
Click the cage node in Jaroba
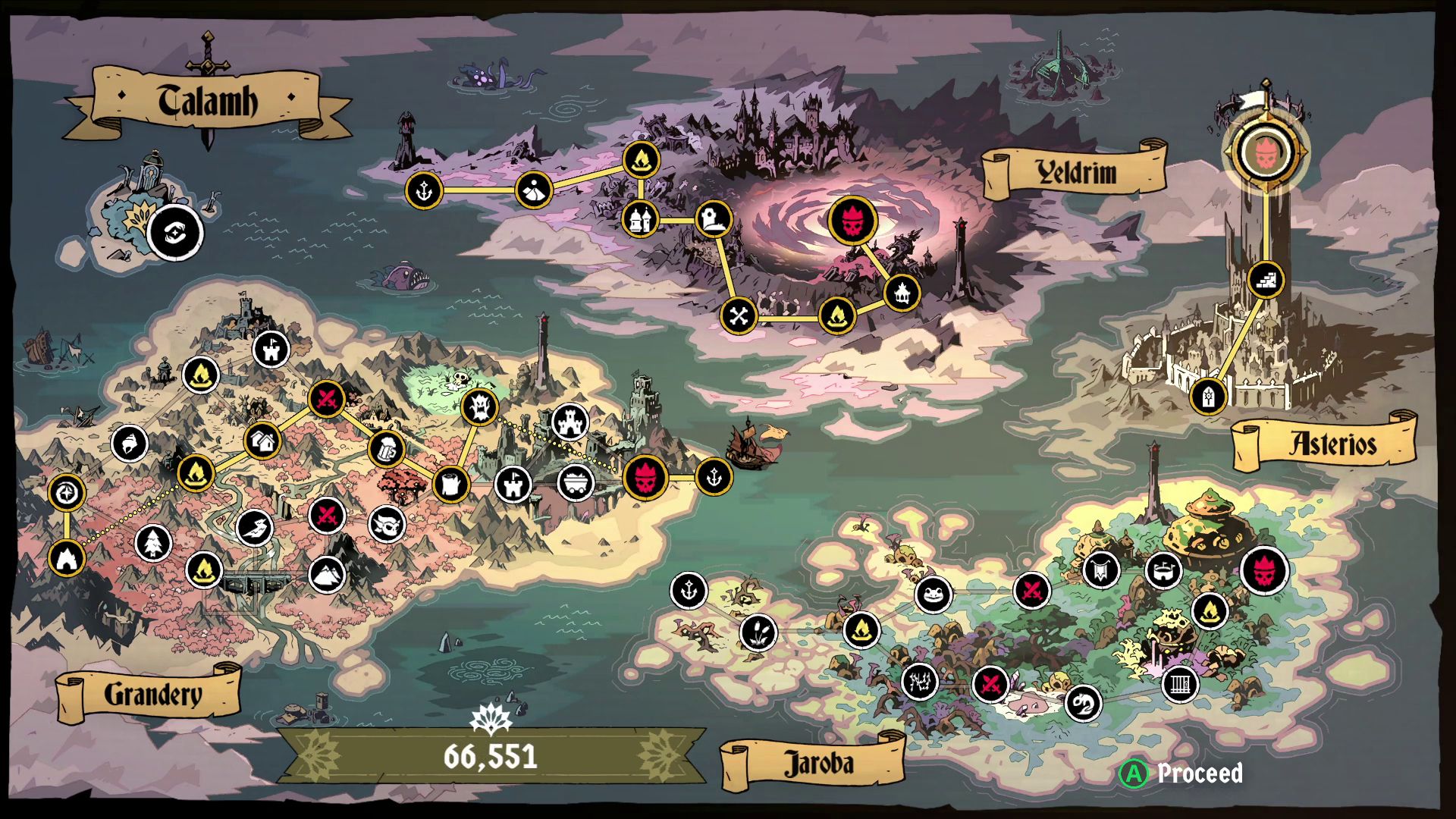(x=1180, y=685)
